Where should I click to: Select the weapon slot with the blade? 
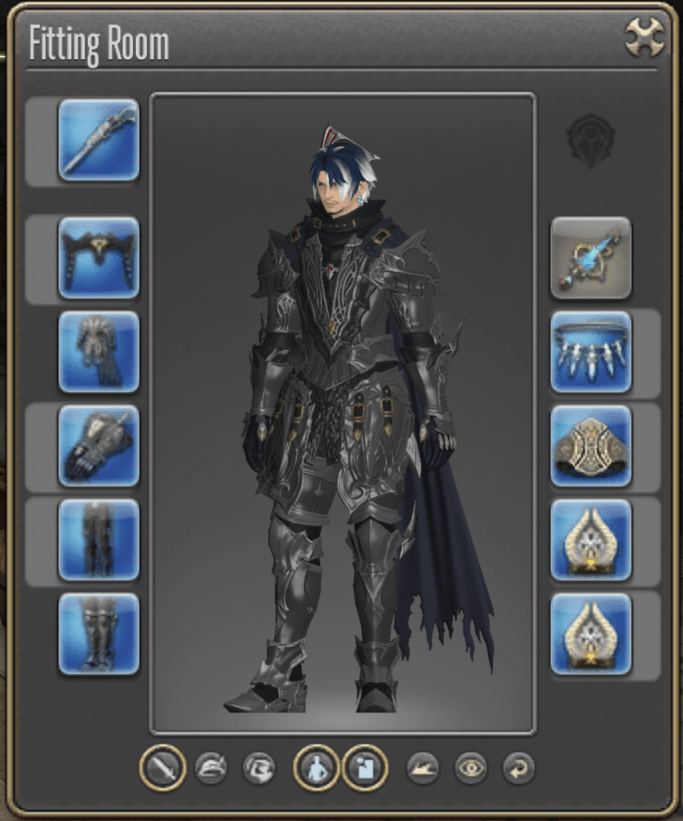(98, 140)
